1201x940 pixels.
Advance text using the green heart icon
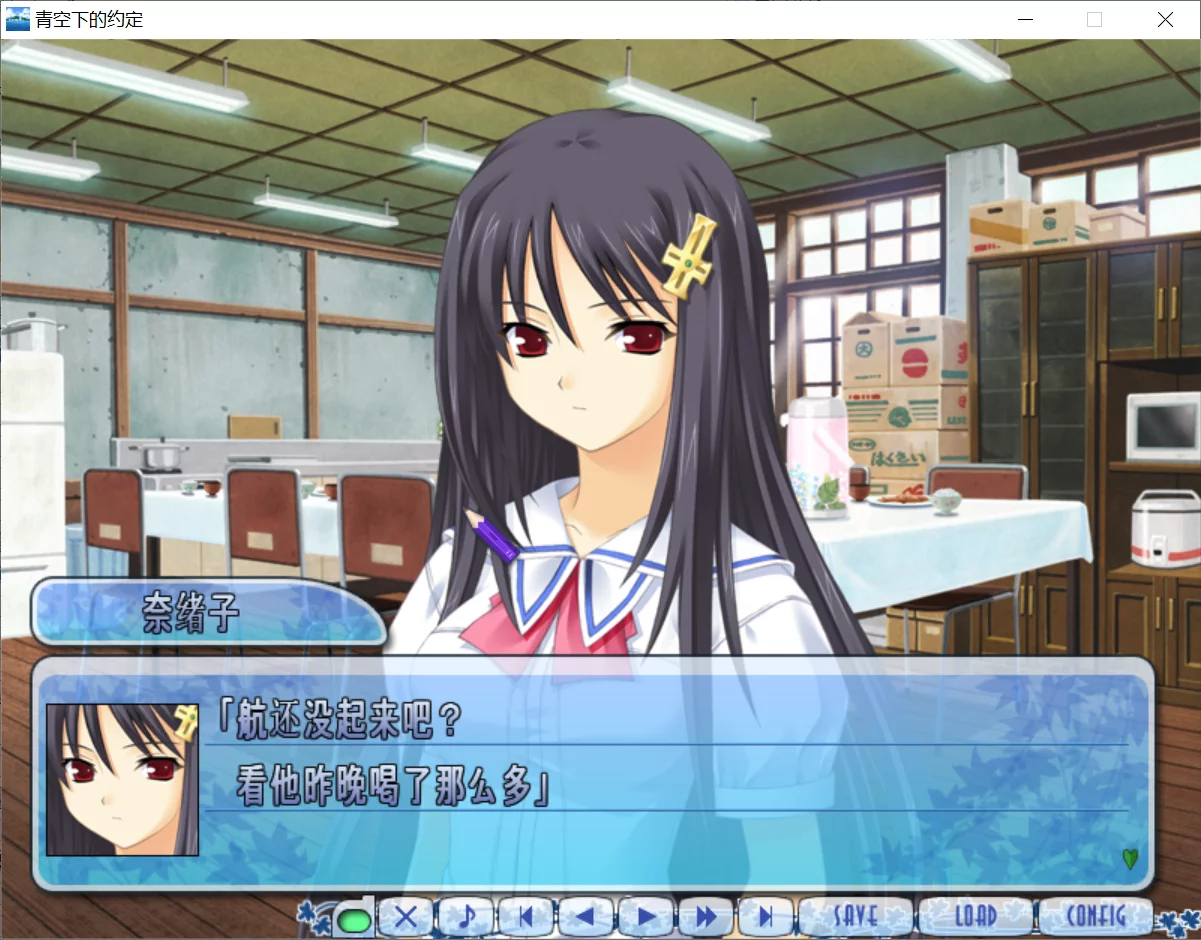click(x=1130, y=858)
